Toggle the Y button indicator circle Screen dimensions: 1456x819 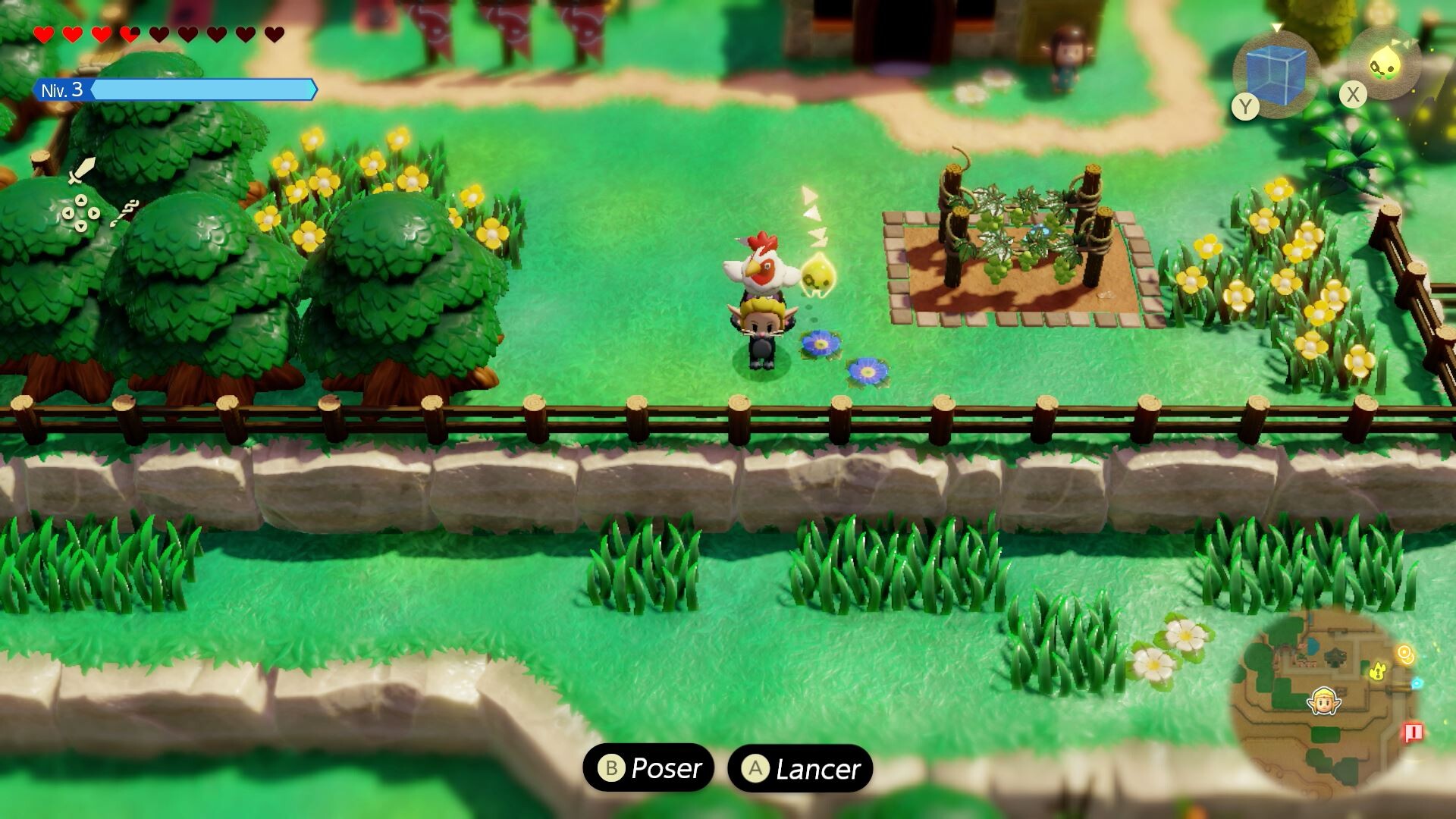pyautogui.click(x=1245, y=106)
